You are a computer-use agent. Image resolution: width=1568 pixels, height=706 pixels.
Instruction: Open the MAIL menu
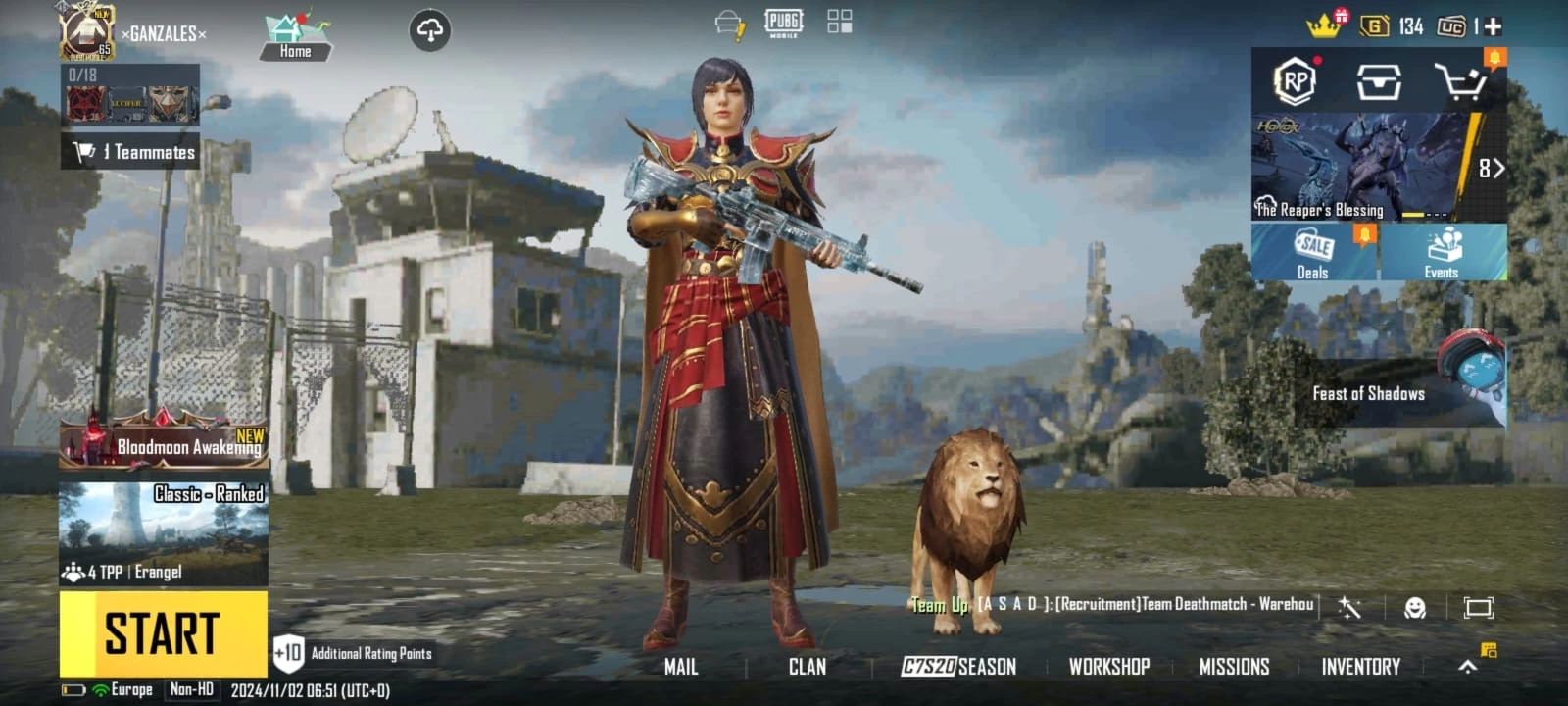(x=681, y=667)
